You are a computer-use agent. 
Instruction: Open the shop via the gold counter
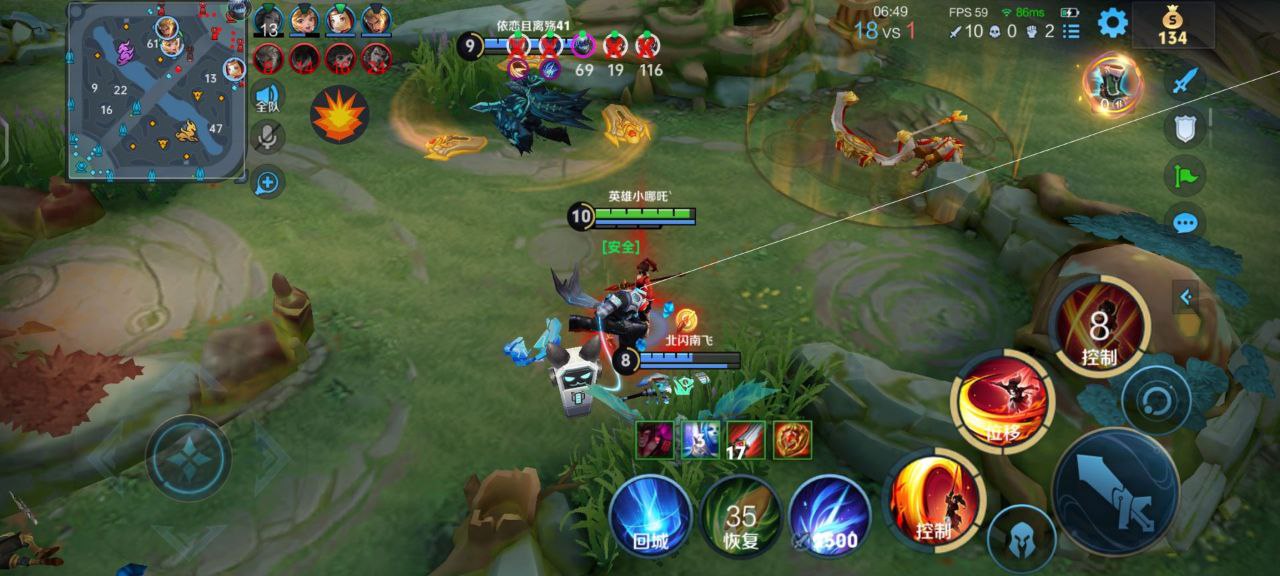click(x=1172, y=25)
